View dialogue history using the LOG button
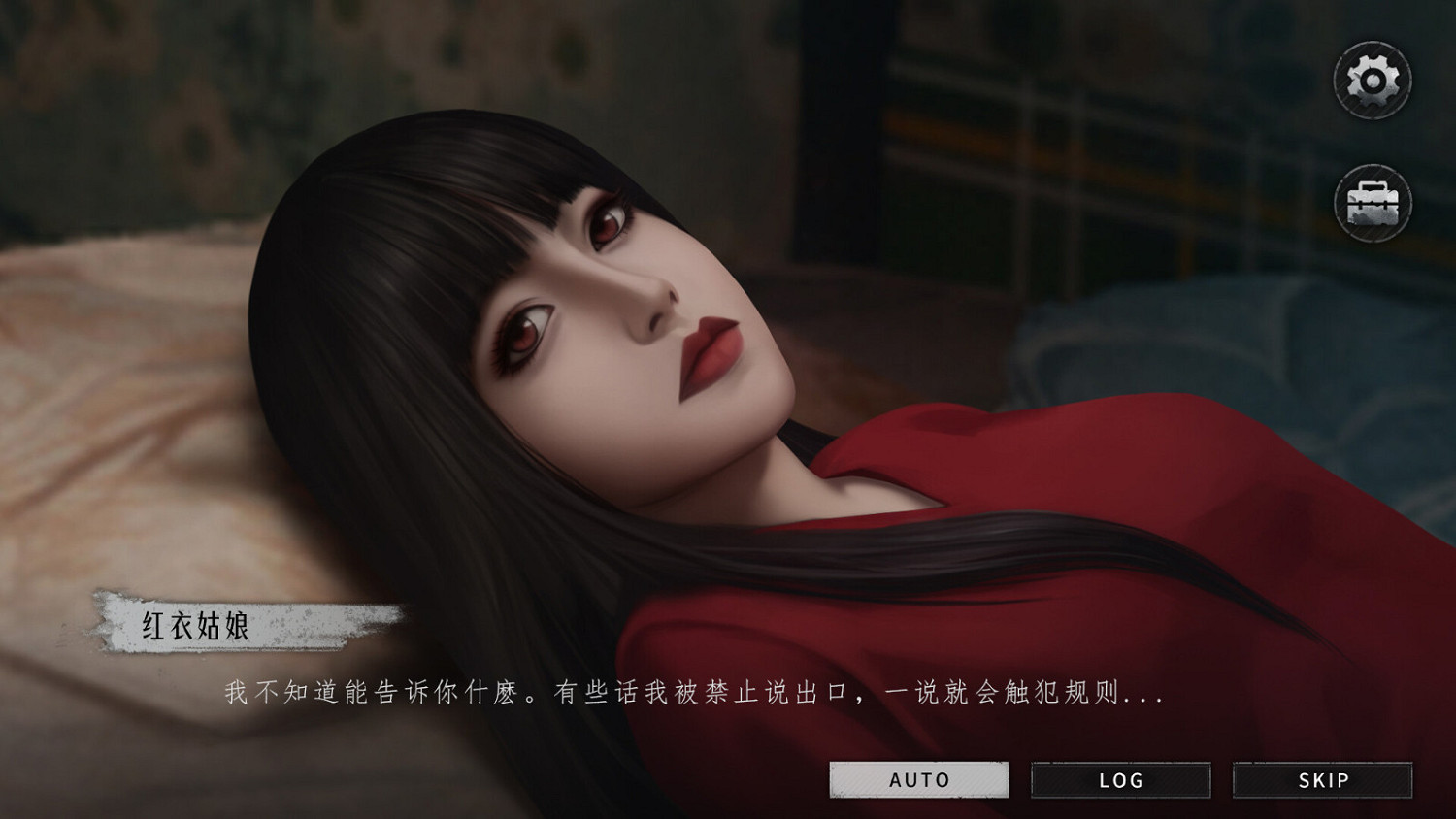The image size is (1456, 819). 1121,779
